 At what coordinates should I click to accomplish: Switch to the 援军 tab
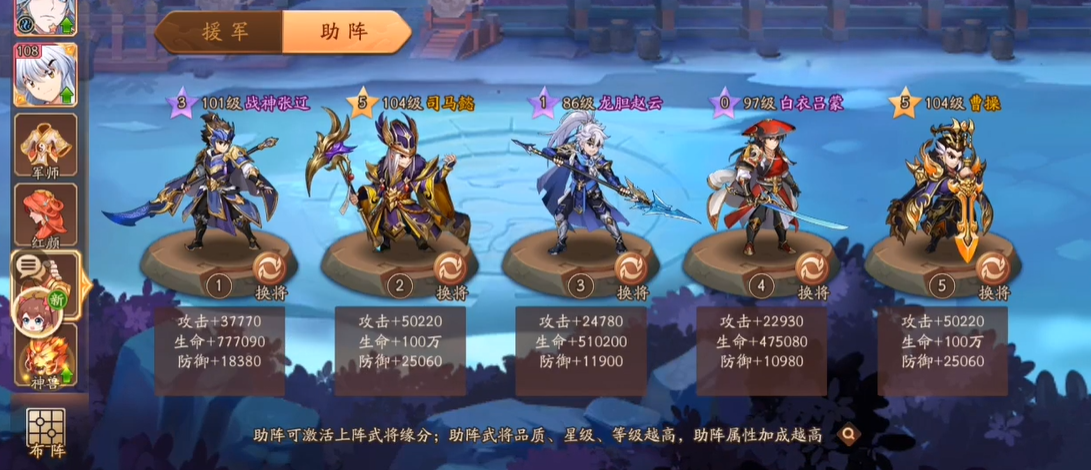pos(220,31)
